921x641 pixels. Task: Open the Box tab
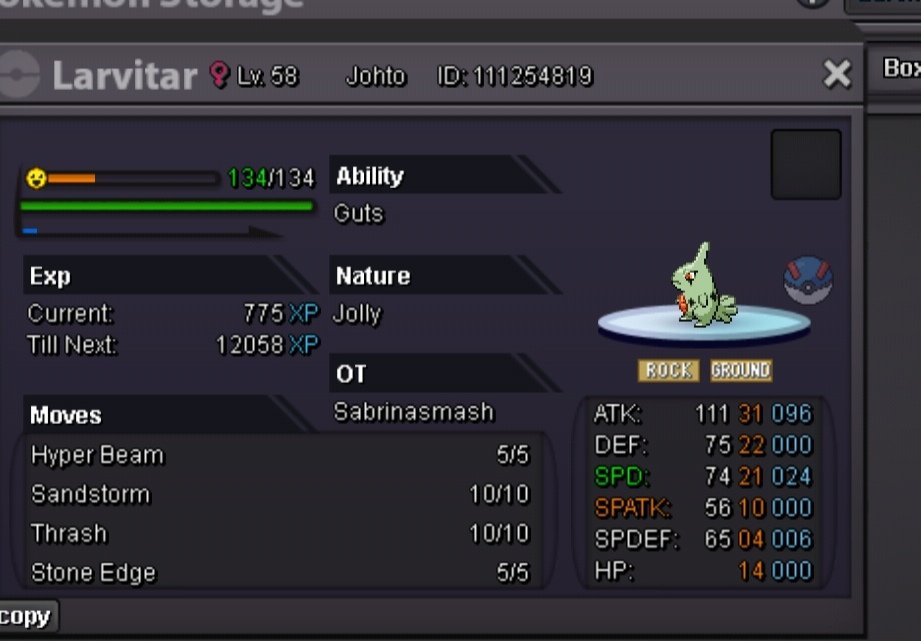click(900, 68)
